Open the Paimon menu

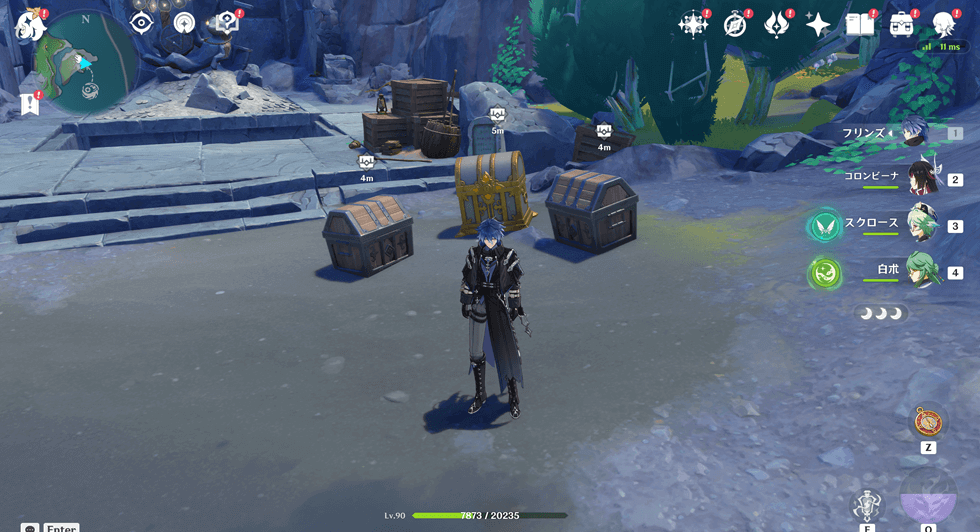click(27, 24)
